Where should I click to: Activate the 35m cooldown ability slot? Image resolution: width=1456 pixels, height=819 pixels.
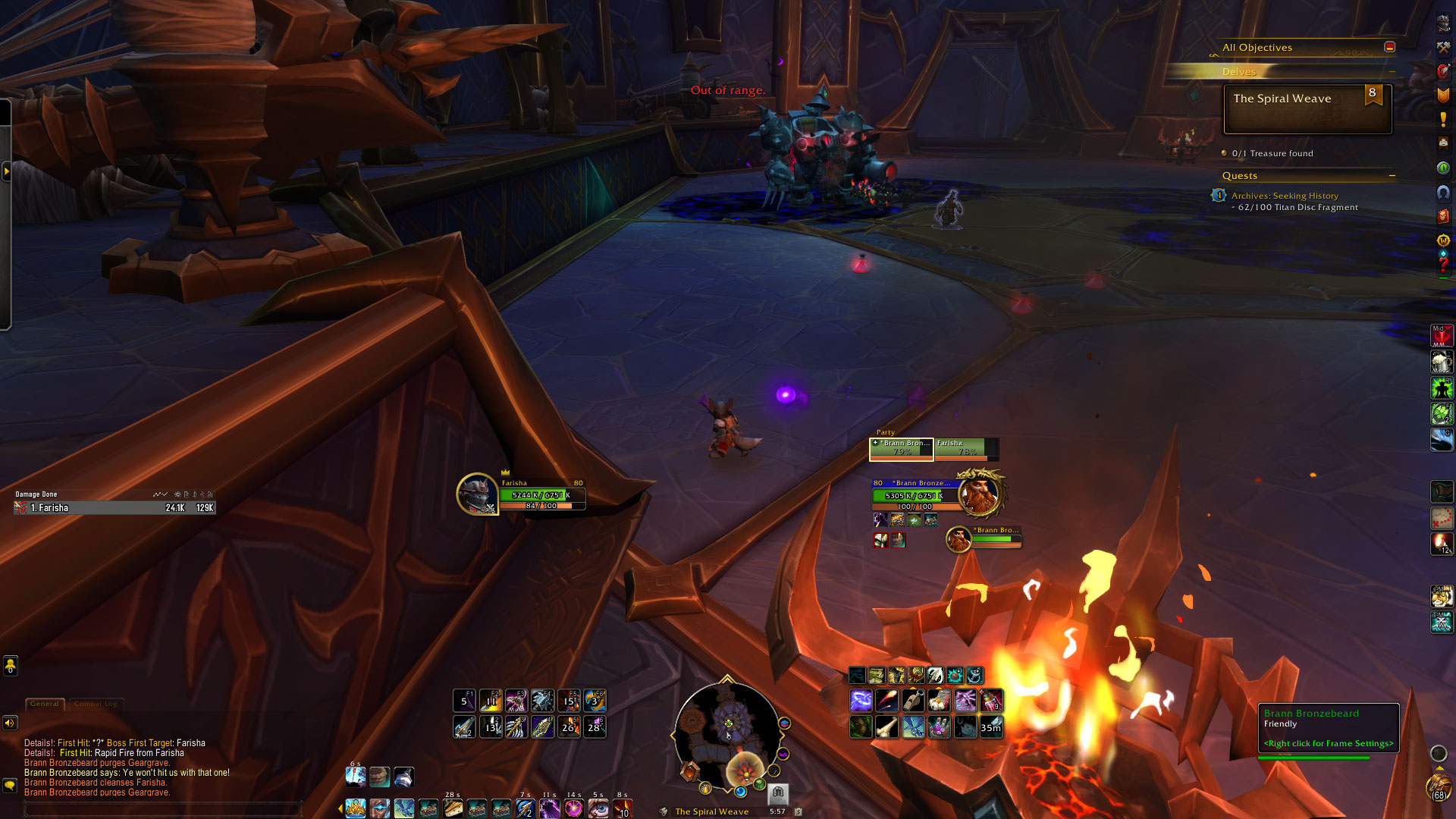(x=990, y=727)
